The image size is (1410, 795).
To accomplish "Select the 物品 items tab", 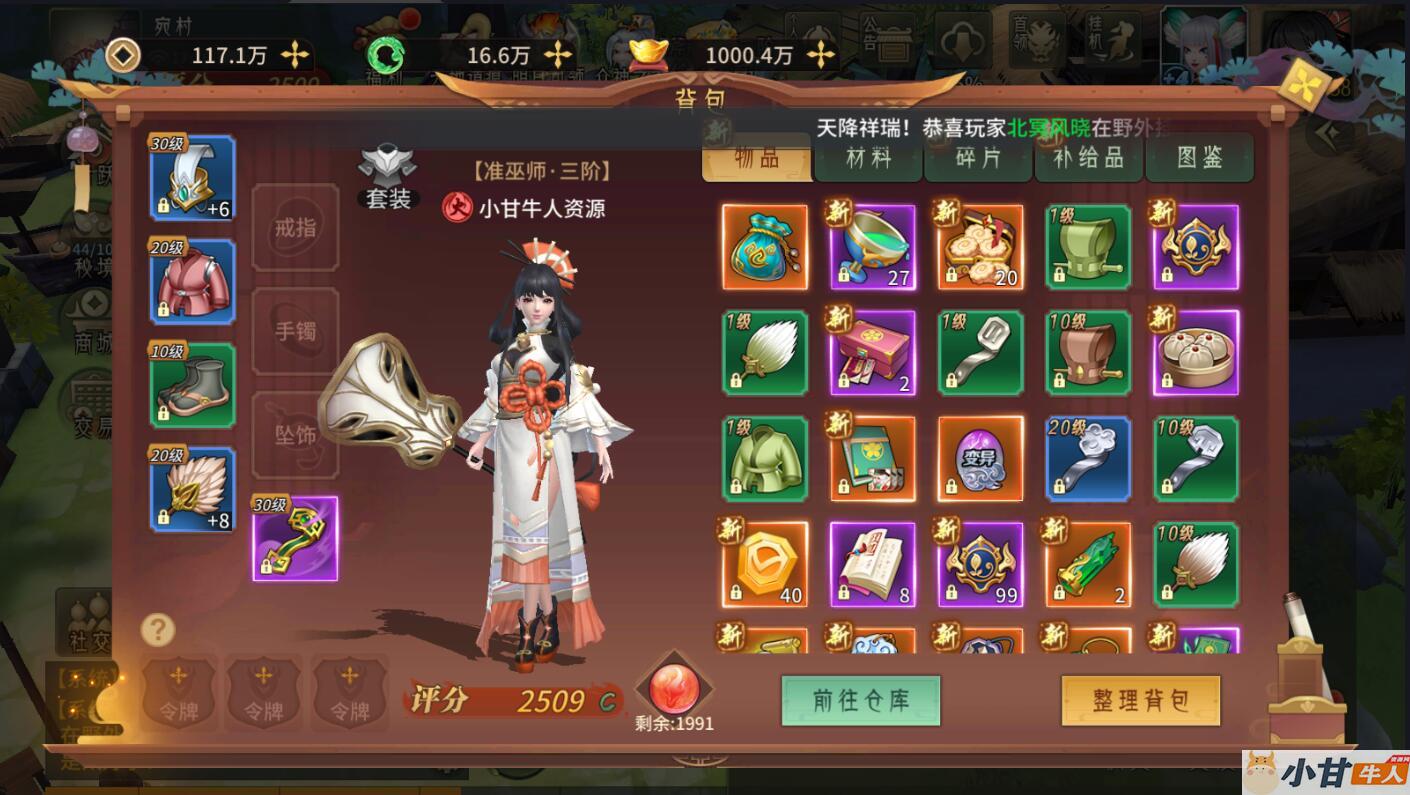I will [757, 158].
